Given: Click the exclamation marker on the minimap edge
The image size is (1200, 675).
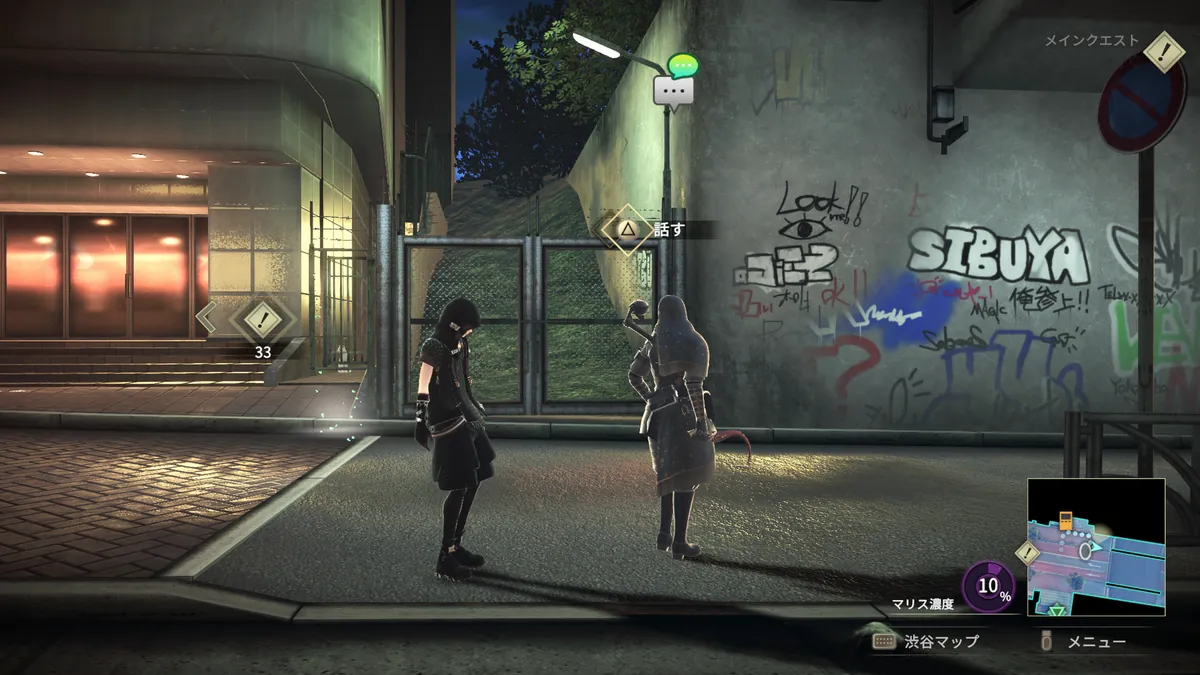Looking at the screenshot, I should 1027,552.
